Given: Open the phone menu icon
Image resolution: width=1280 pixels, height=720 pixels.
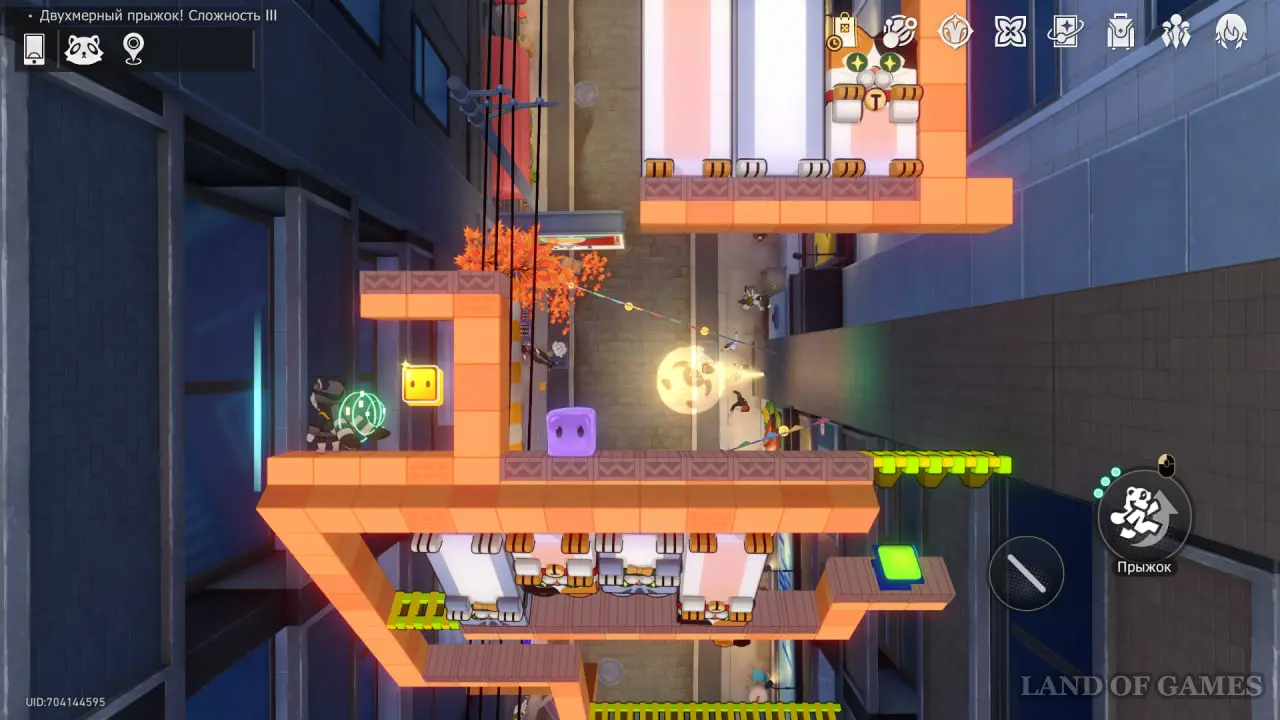Looking at the screenshot, I should point(34,49).
